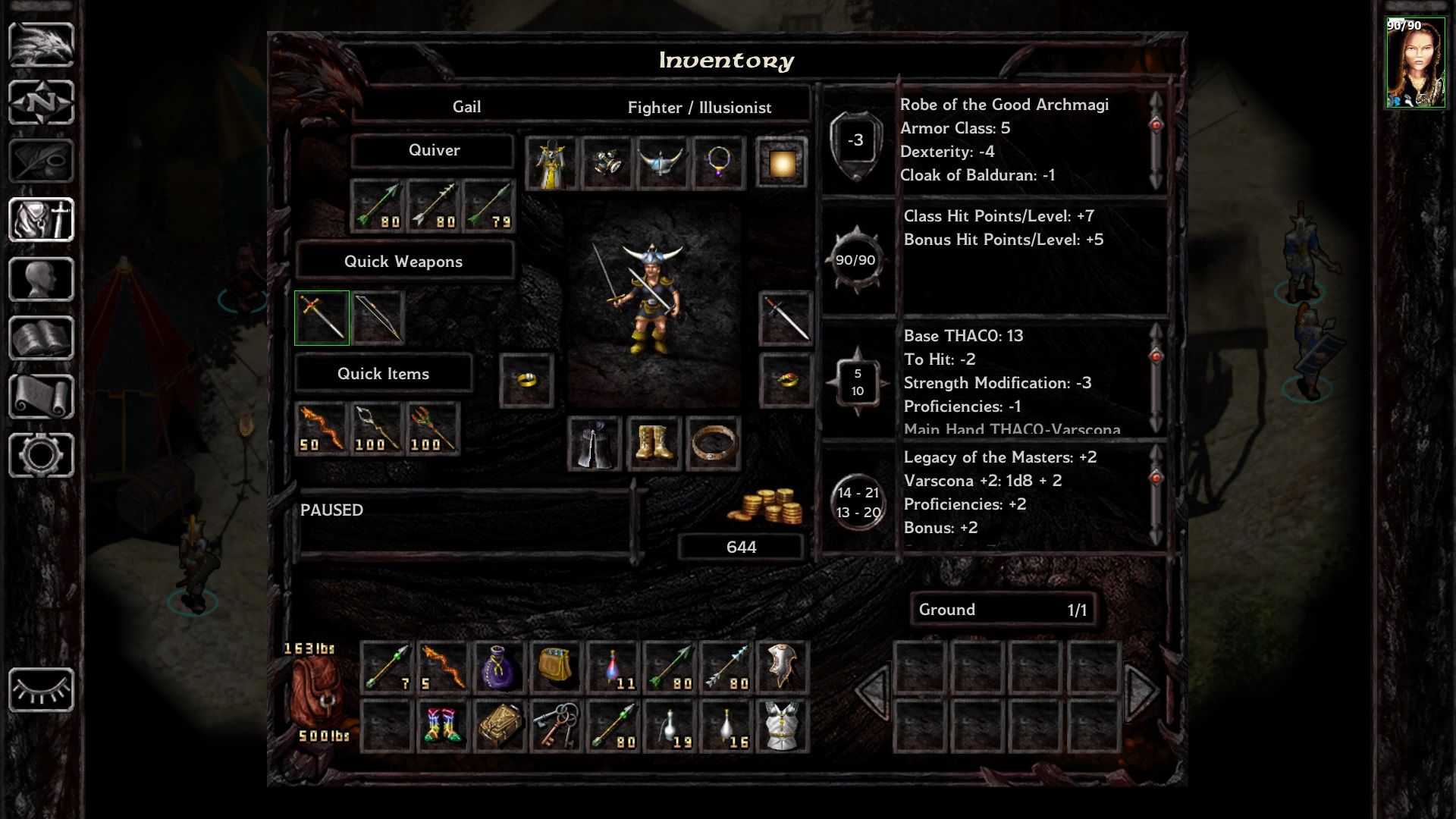Image resolution: width=1456 pixels, height=819 pixels.
Task: Select the highlighted Varscona quick weapon slot
Action: coord(321,317)
